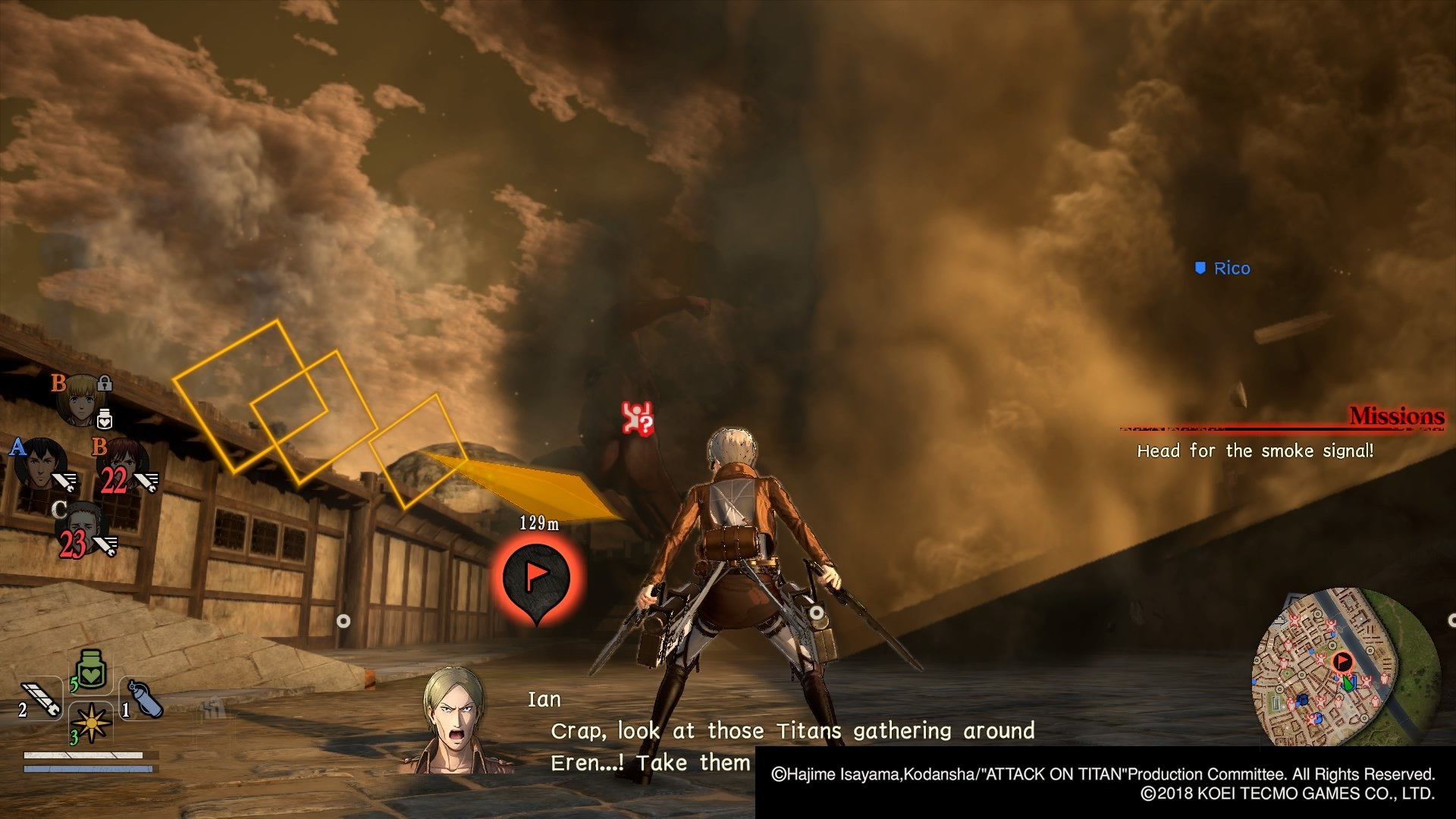This screenshot has width=1456, height=819.
Task: Click the lock icon above Armin's portrait
Action: click(105, 384)
